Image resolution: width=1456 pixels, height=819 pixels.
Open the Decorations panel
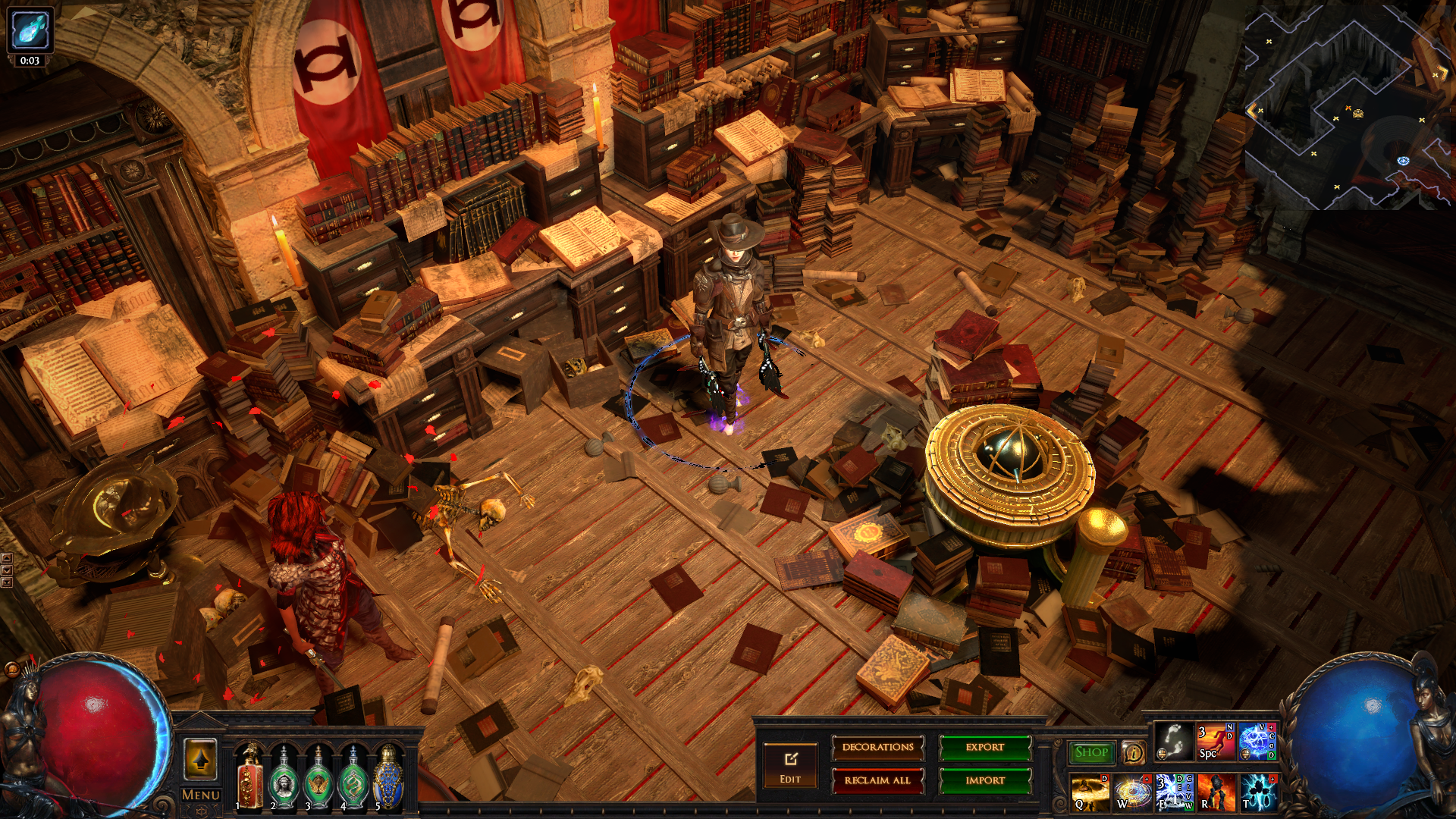877,748
